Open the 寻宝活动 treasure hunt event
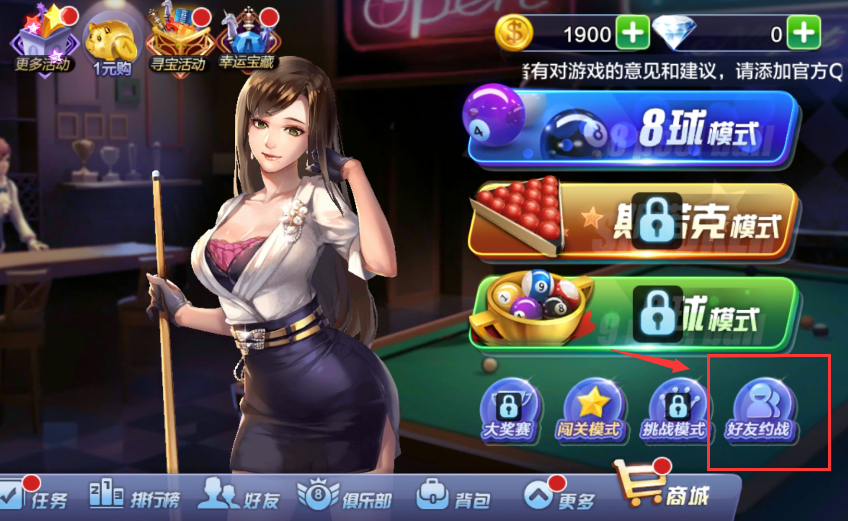Screen dimensions: 848x521 tap(178, 40)
